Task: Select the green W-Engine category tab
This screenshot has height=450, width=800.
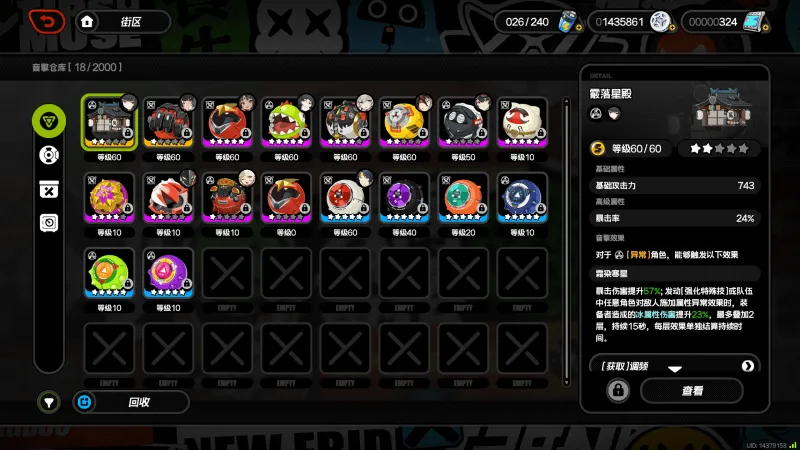Action: click(x=48, y=122)
